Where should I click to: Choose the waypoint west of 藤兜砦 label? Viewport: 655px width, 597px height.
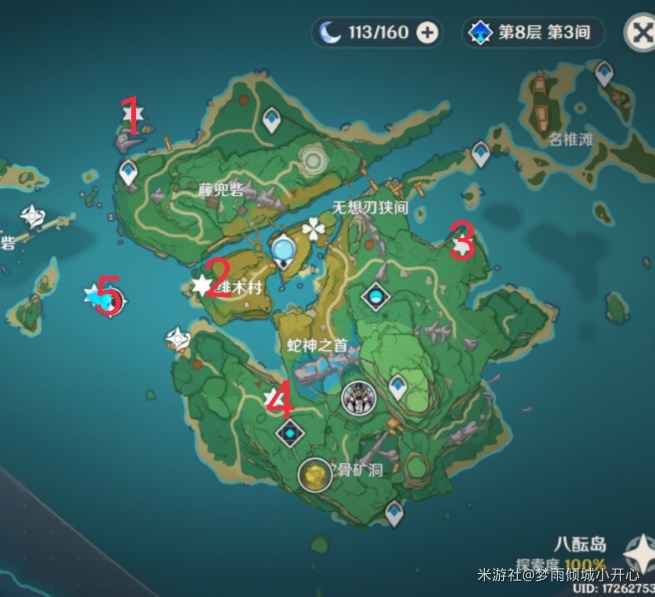tap(129, 174)
